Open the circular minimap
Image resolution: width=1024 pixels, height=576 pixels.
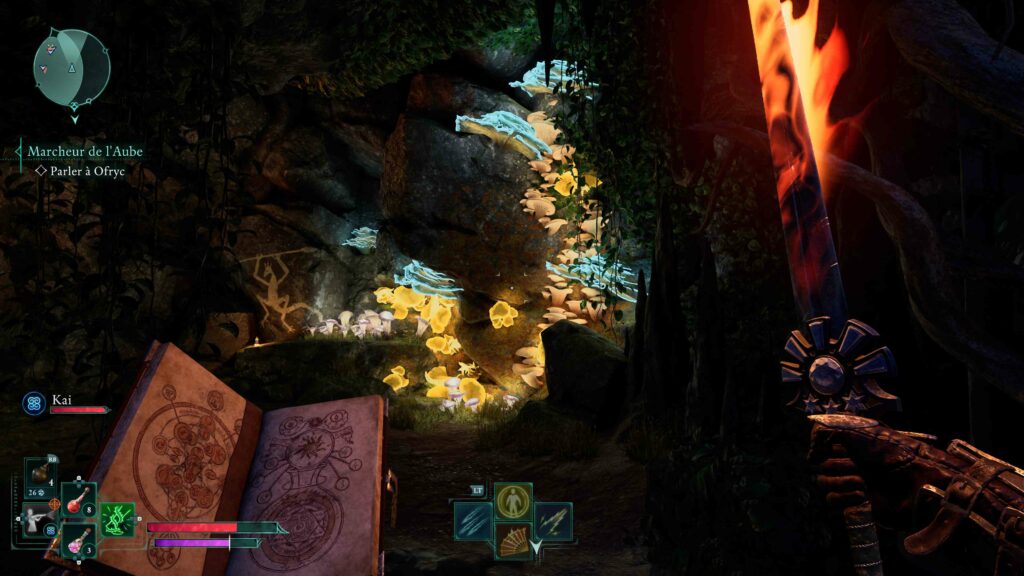click(x=71, y=66)
